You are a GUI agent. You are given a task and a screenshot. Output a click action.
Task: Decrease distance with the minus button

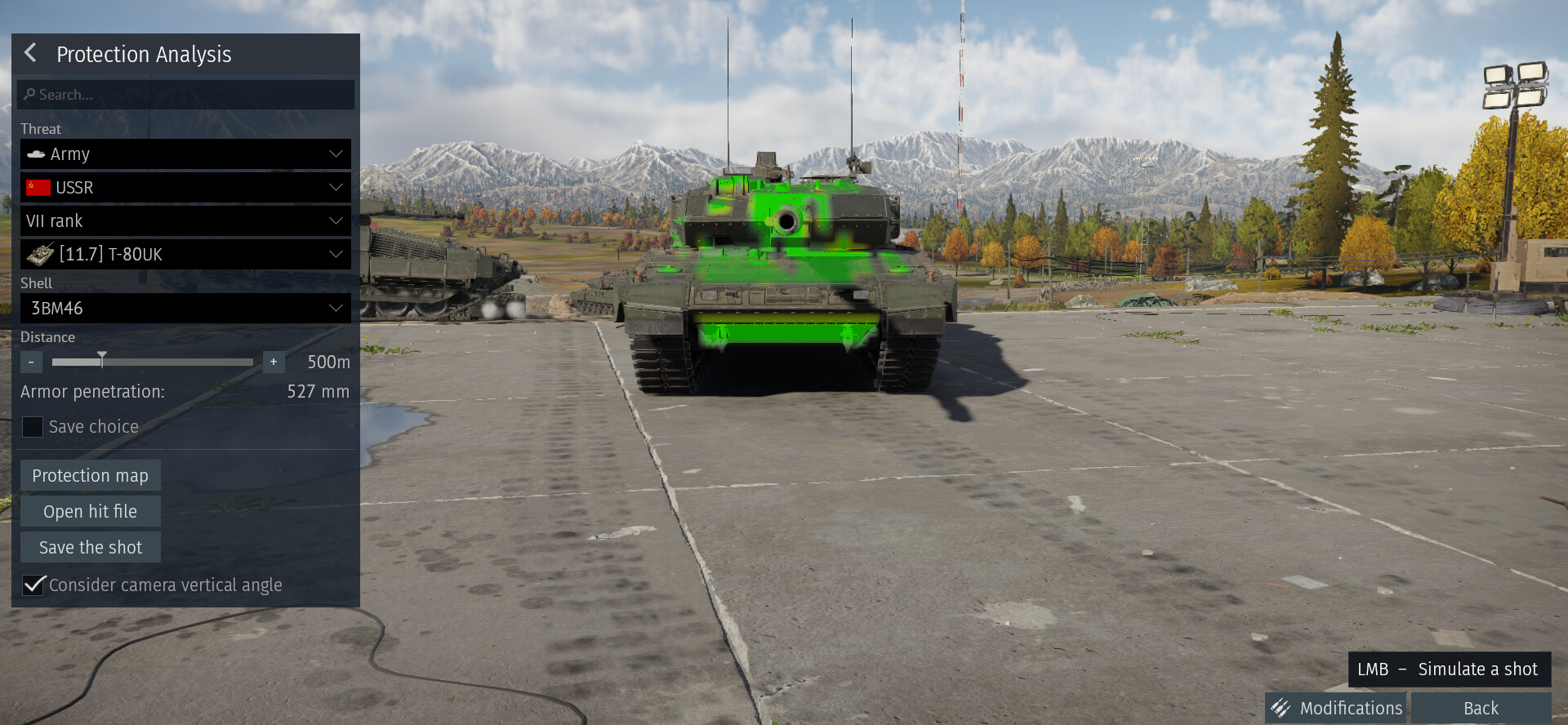point(31,362)
